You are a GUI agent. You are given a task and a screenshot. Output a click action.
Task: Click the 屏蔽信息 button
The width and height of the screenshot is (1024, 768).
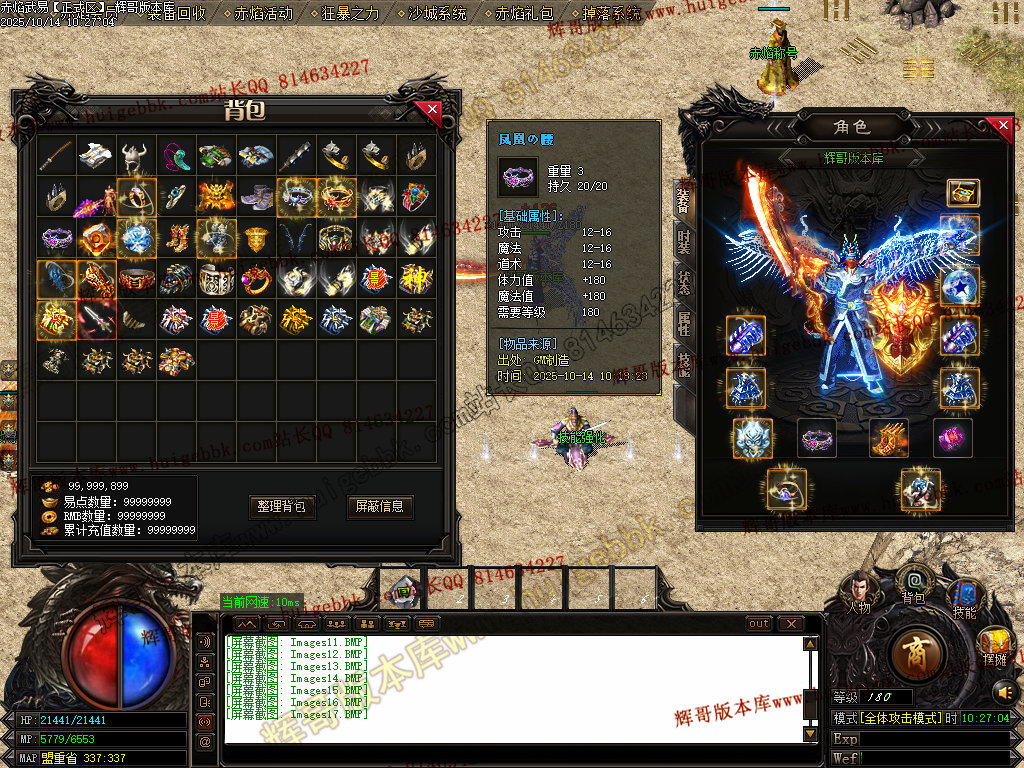380,507
